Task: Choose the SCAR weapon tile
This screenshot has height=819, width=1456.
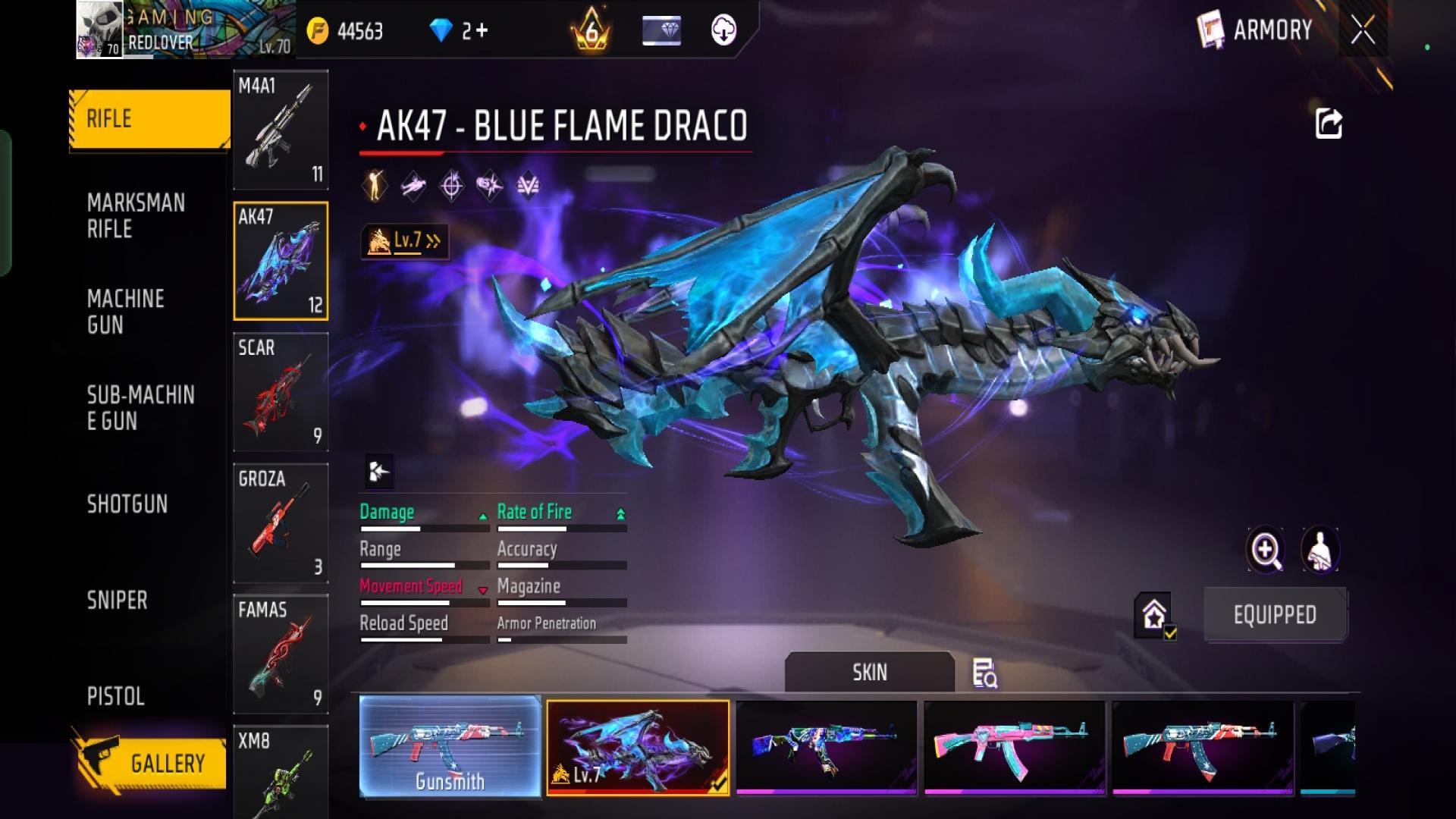Action: point(281,392)
